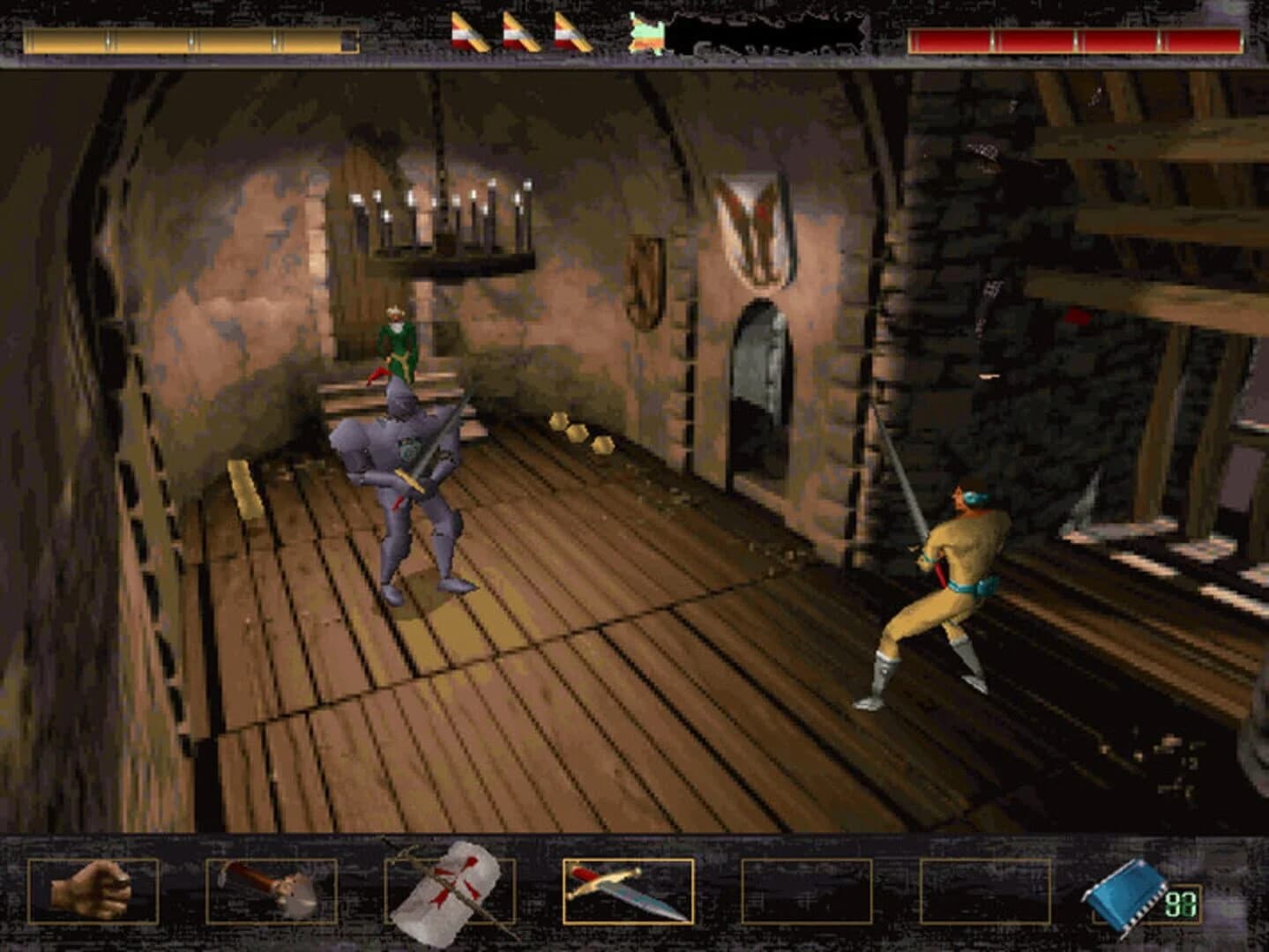This screenshot has width=1269, height=952.
Task: Click the second life flag marker
Action: pos(520,31)
